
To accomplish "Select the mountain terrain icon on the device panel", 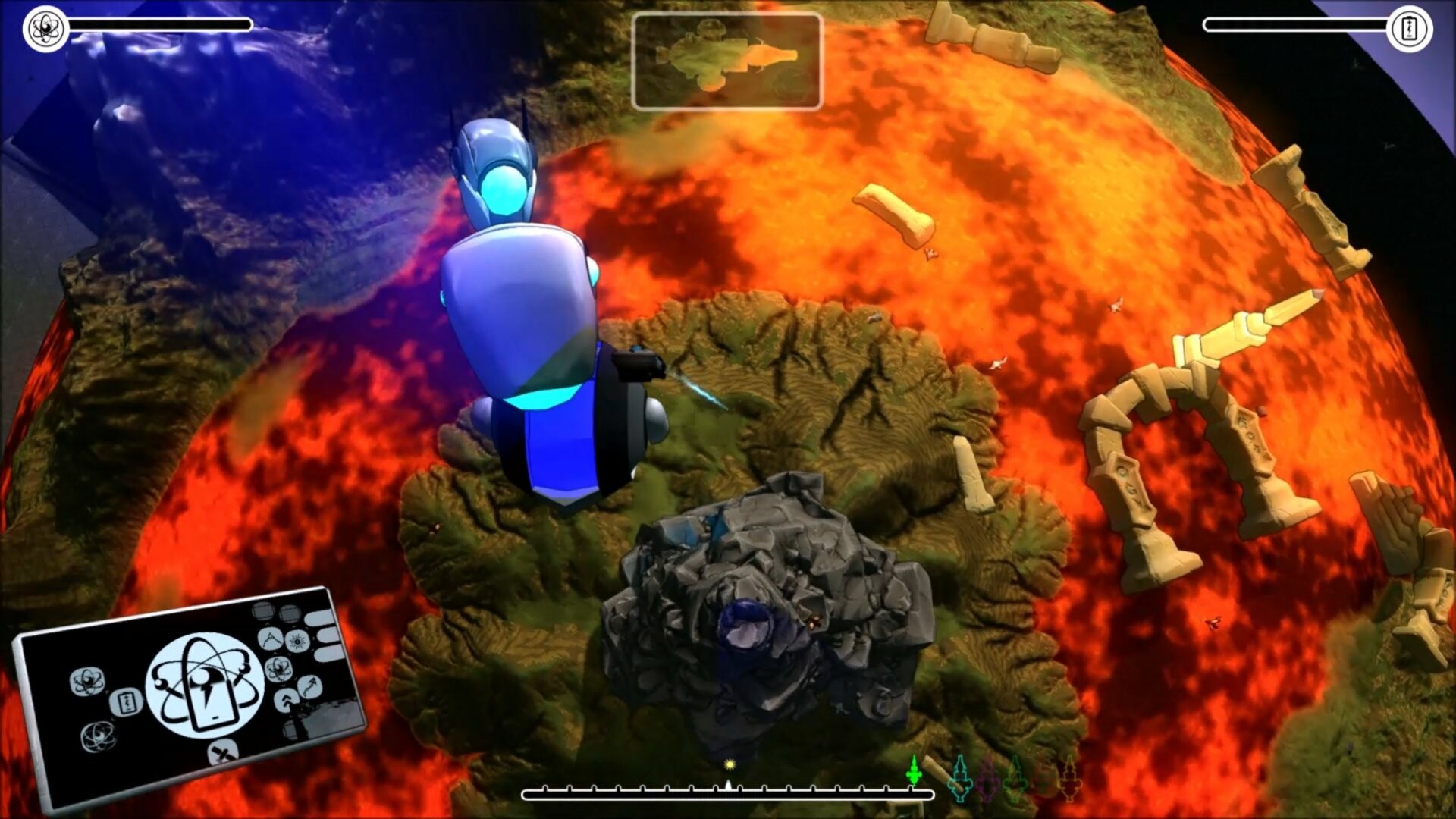I will pos(270,640).
